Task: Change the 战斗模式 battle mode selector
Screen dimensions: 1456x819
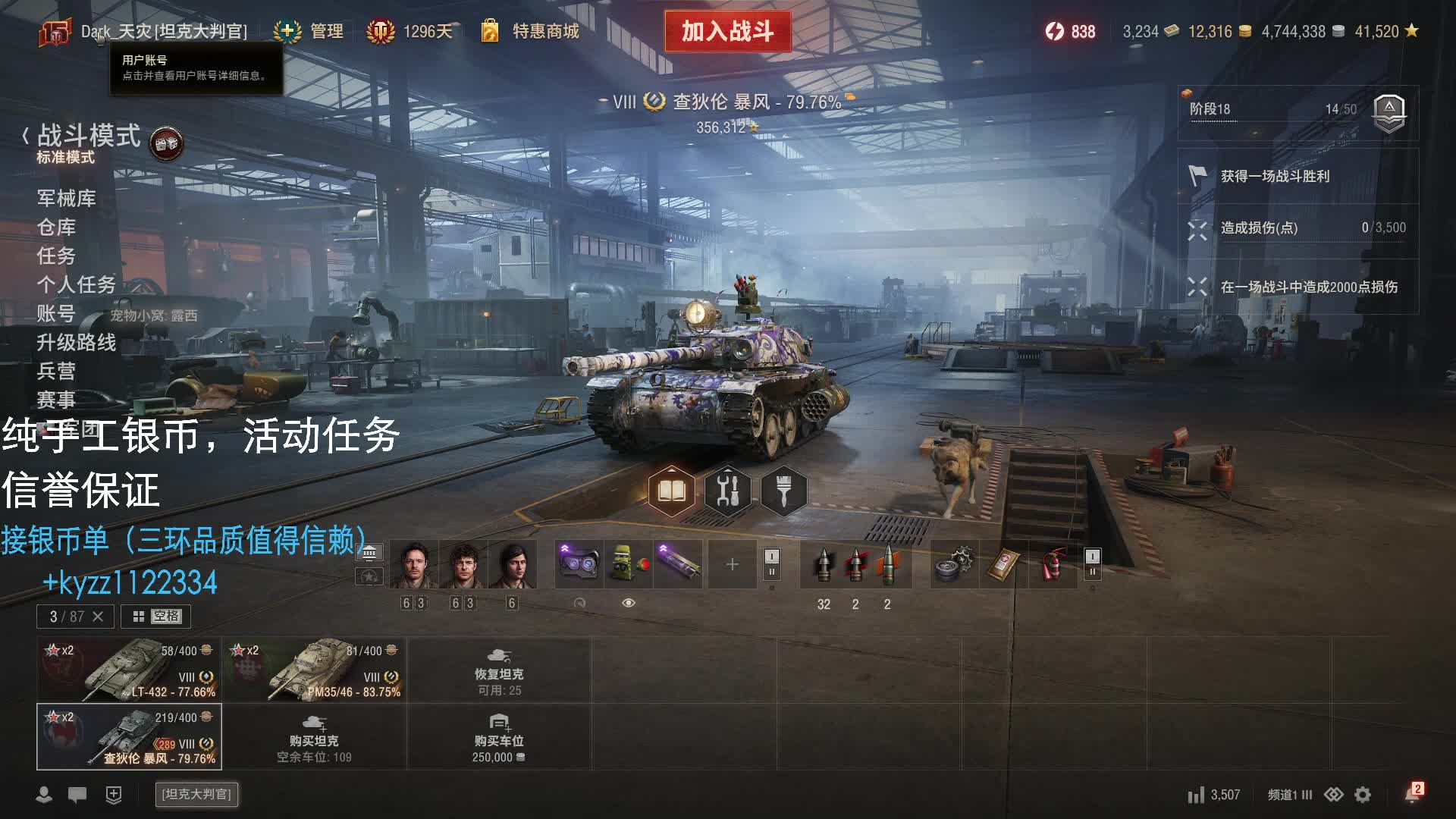Action: [x=88, y=136]
